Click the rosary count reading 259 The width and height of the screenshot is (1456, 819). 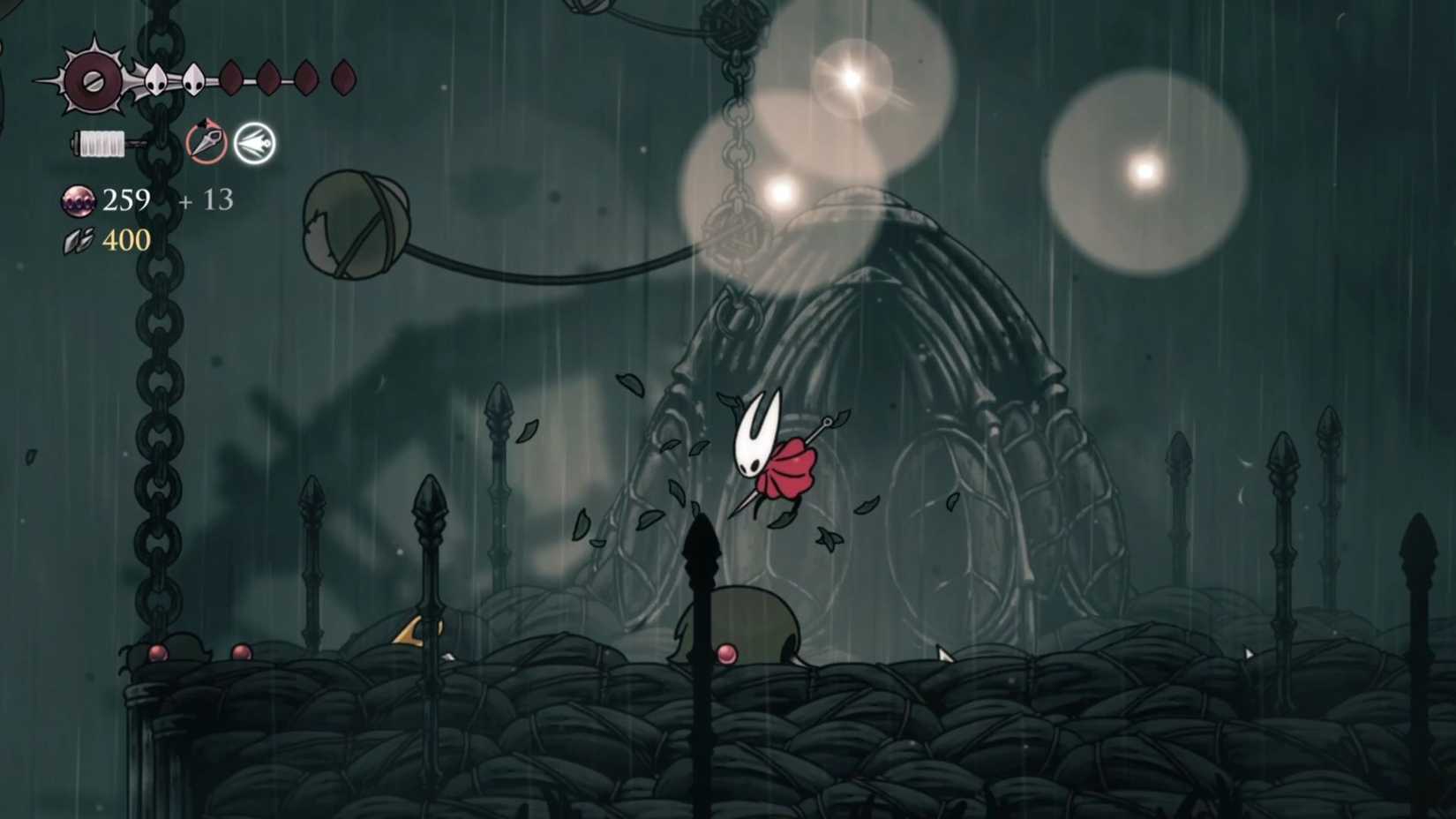pos(125,201)
